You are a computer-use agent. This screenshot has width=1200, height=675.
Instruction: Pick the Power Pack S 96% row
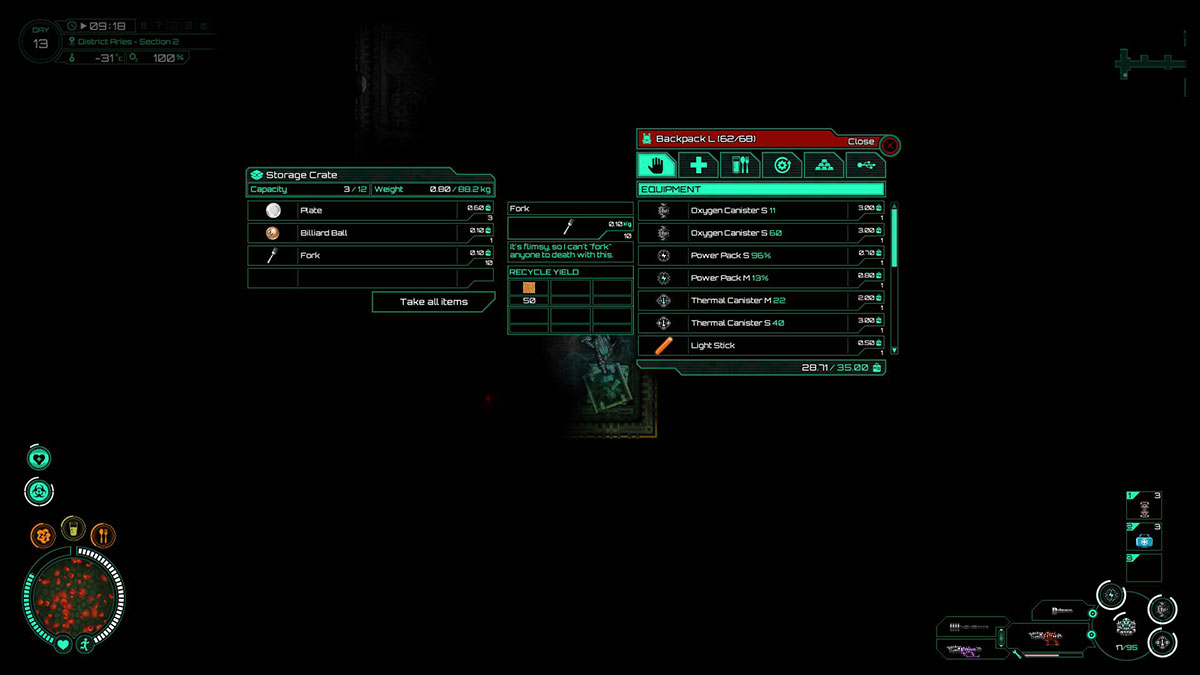coord(760,256)
